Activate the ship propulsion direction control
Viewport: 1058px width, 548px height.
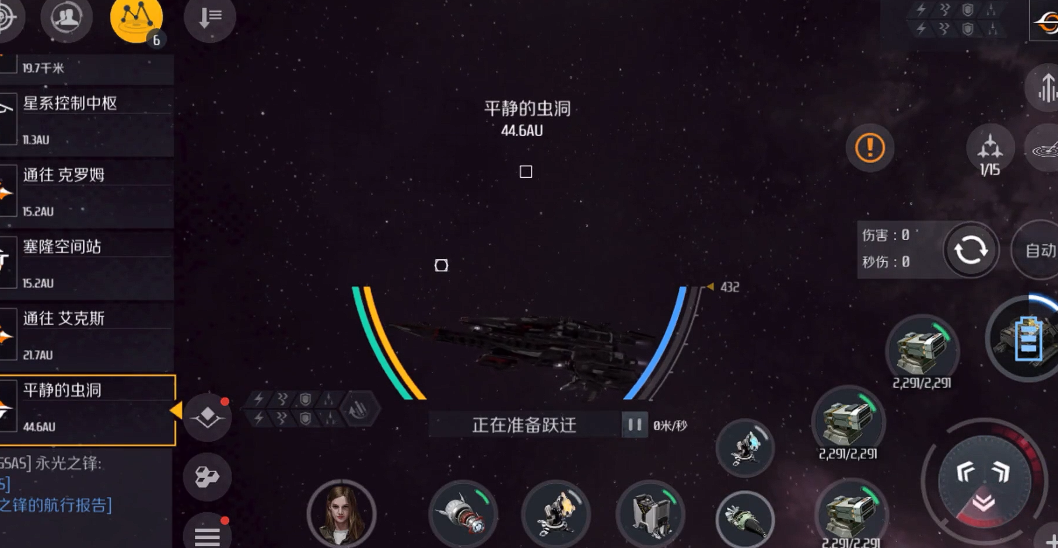coord(985,484)
